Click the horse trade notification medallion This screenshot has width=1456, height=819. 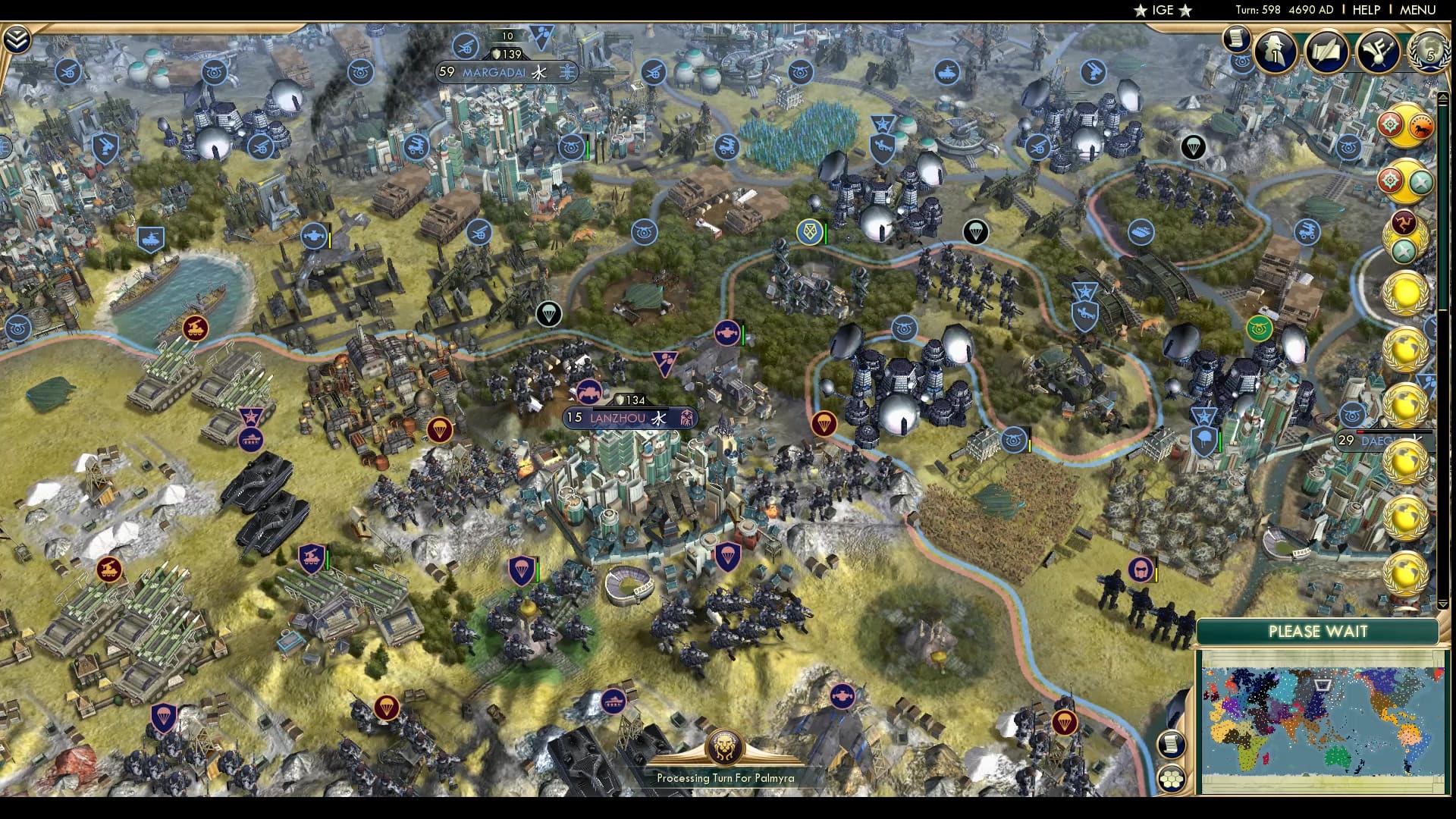[x=1421, y=126]
